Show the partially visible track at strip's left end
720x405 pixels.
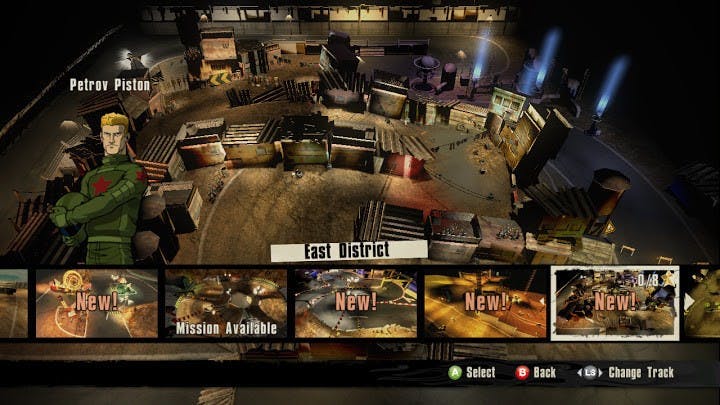(14, 303)
